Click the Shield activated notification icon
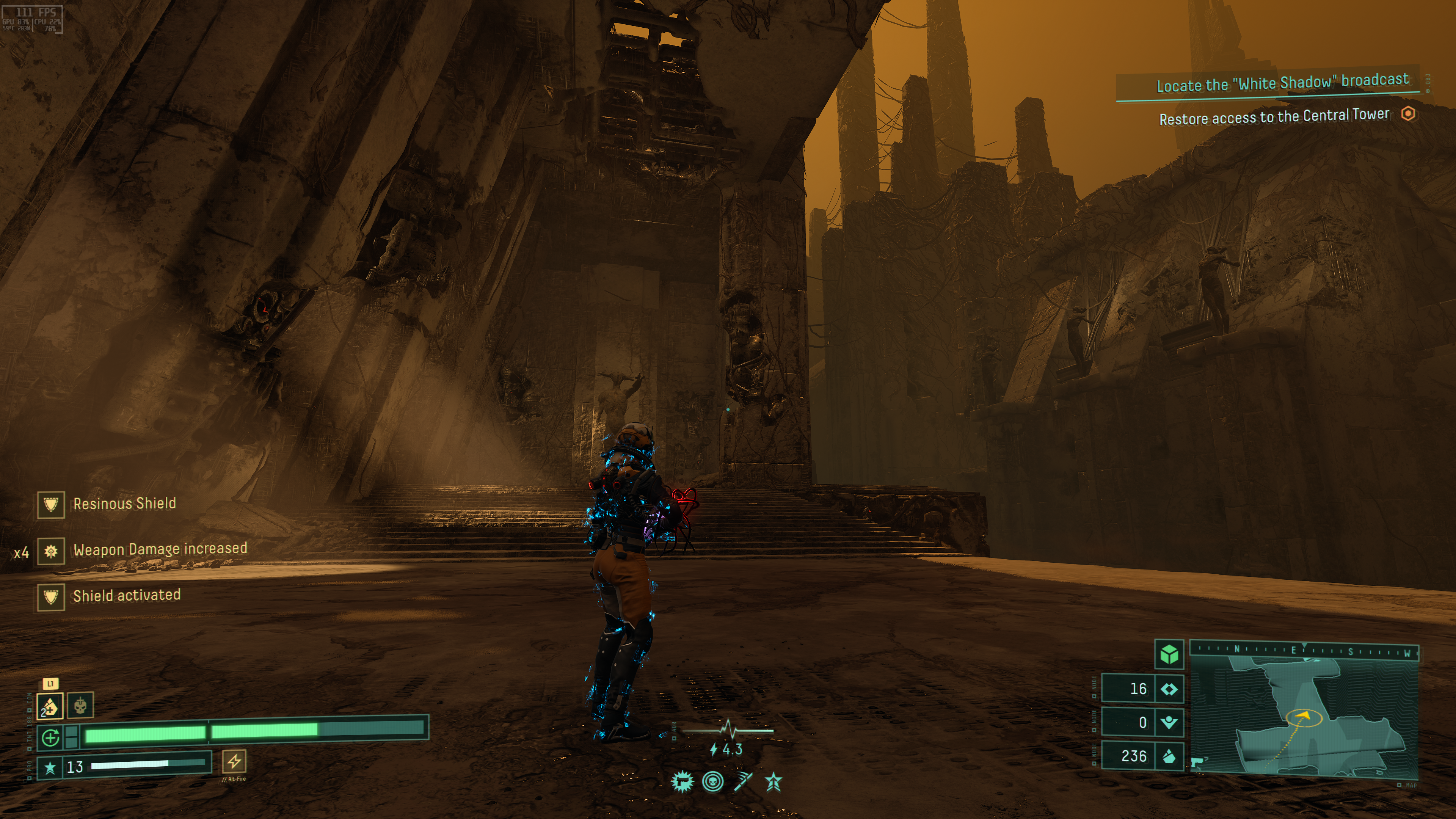Viewport: 1456px width, 819px height. point(51,596)
